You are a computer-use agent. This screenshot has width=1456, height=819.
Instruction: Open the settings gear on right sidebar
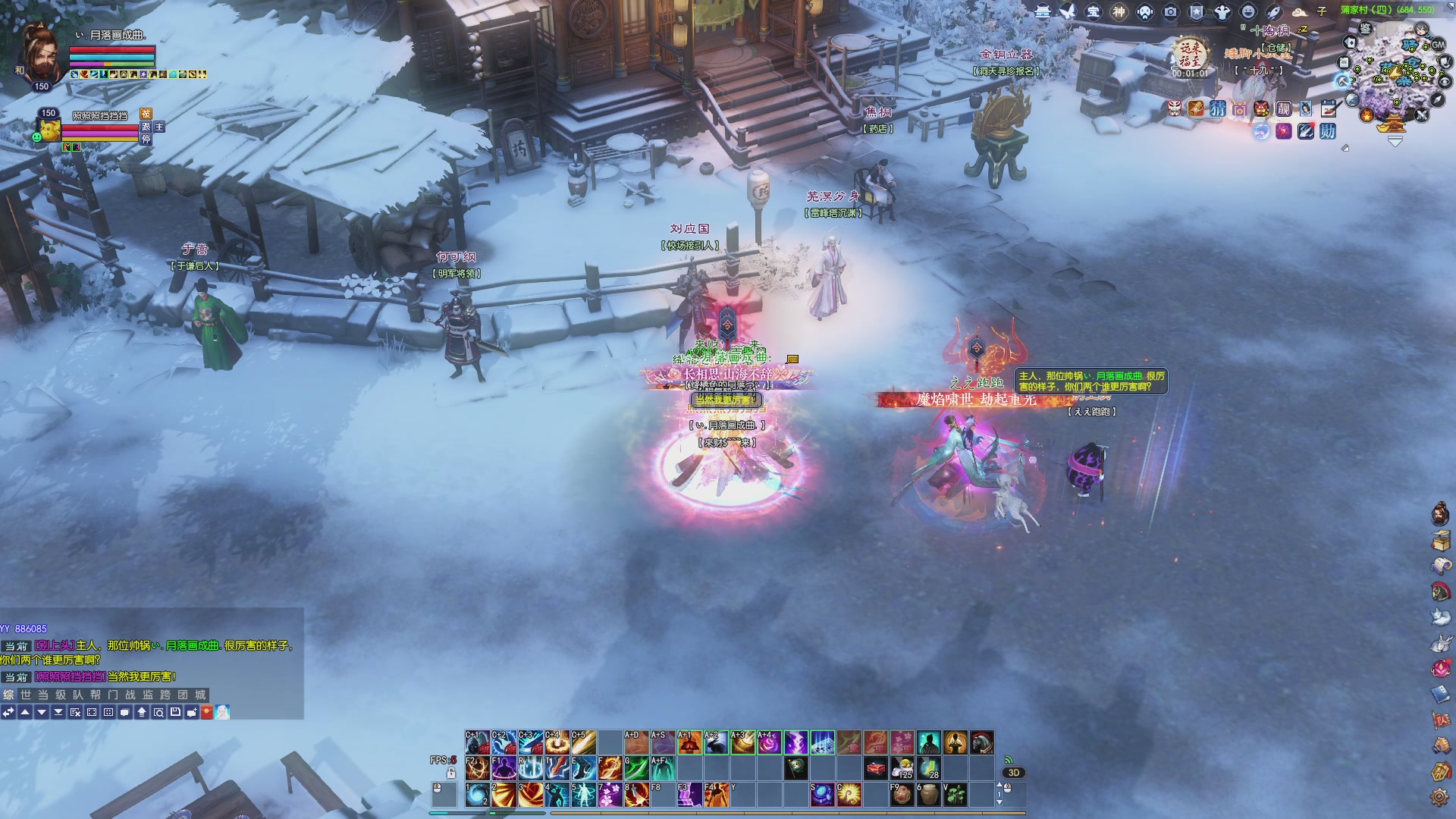click(x=1439, y=797)
